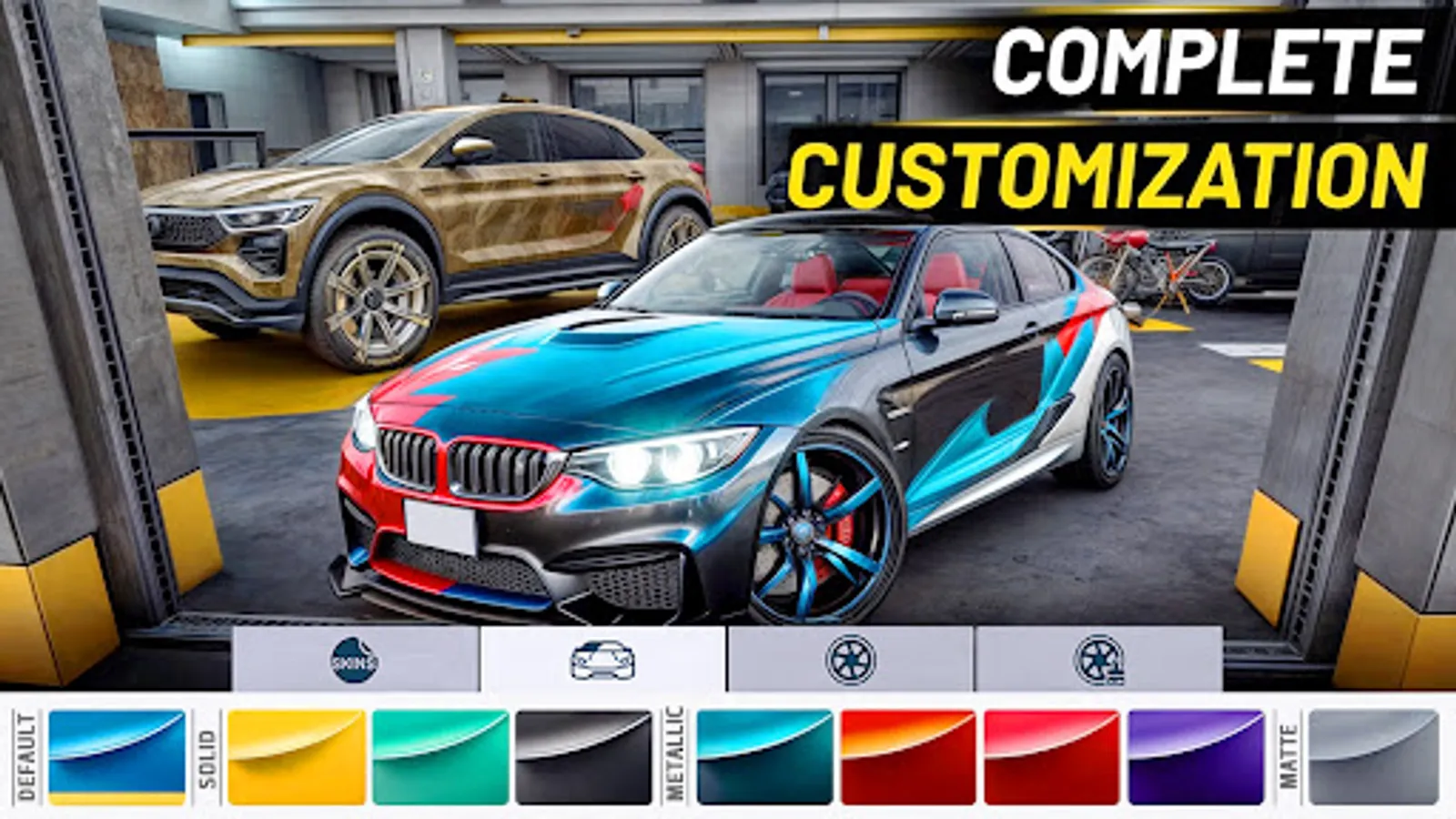This screenshot has height=819, width=1456.
Task: Click the SOLID category label
Action: pos(207,753)
